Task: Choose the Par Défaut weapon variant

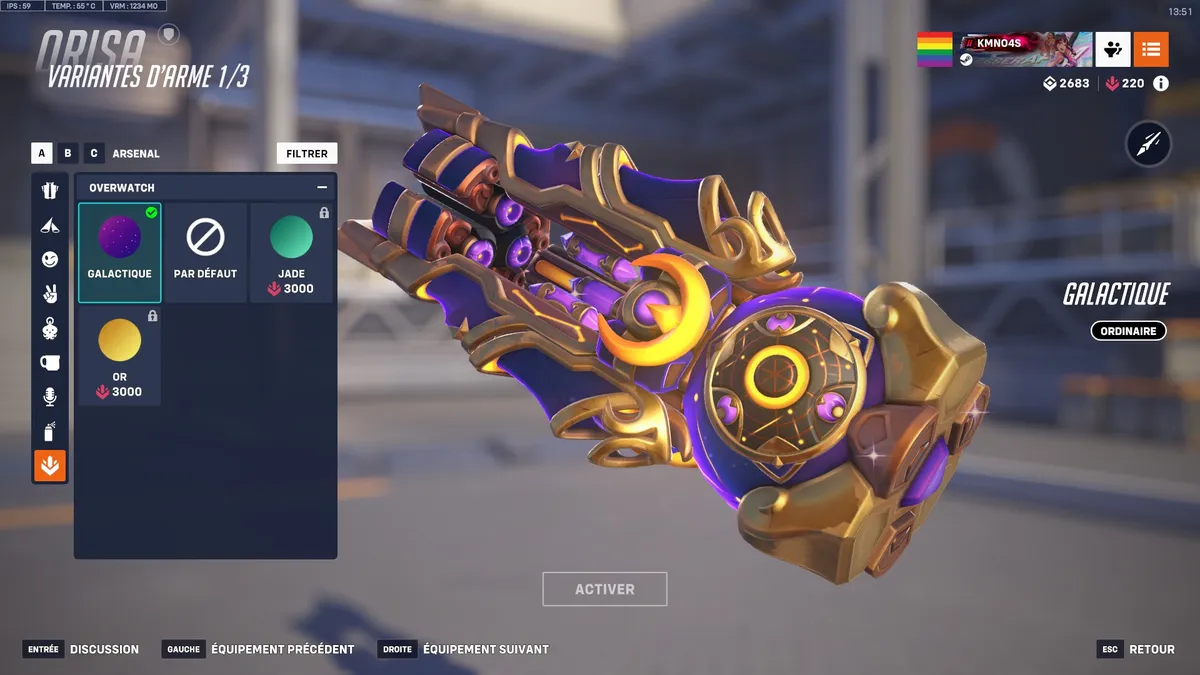Action: [x=205, y=252]
